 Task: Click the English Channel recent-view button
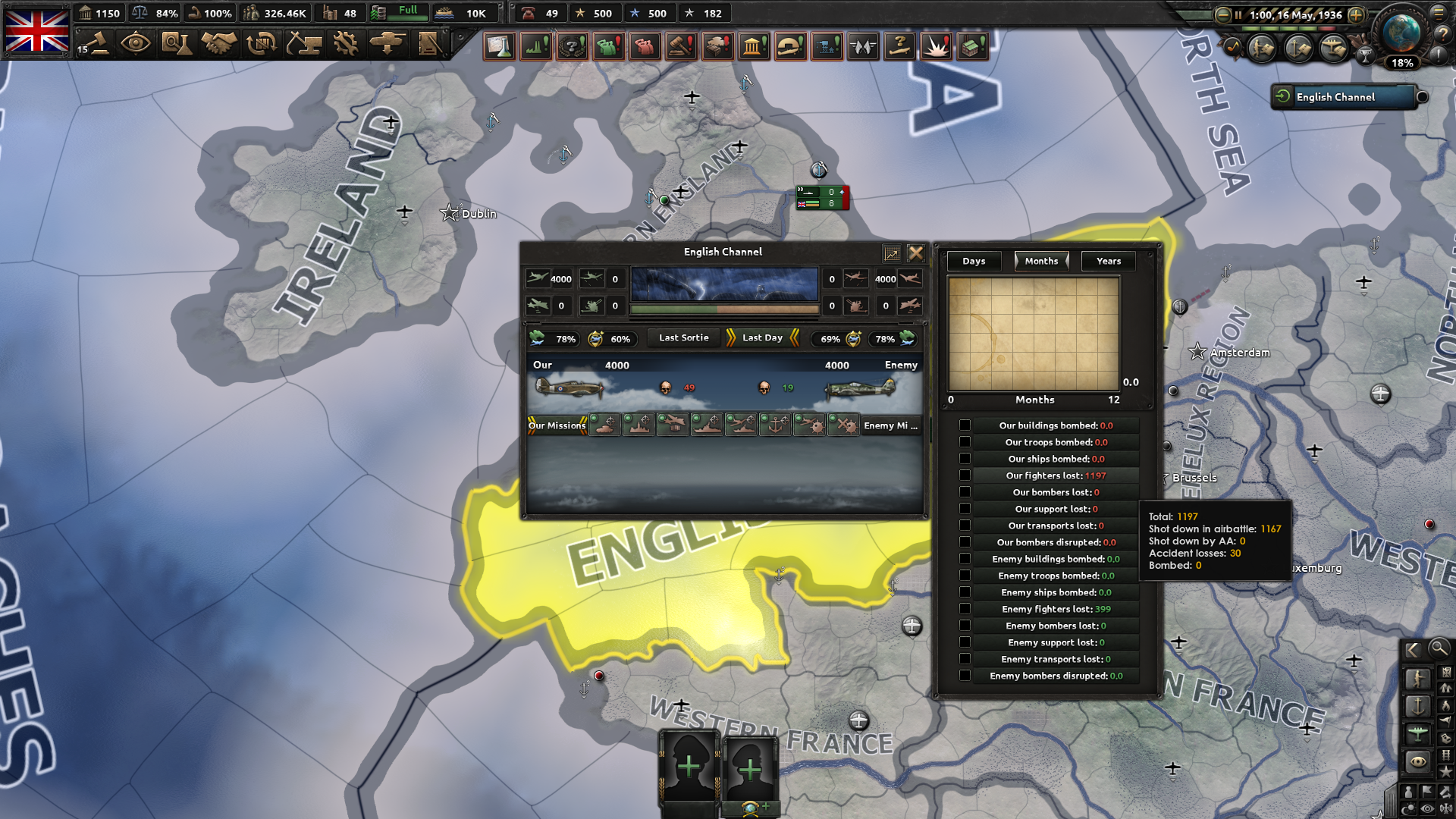click(1344, 97)
